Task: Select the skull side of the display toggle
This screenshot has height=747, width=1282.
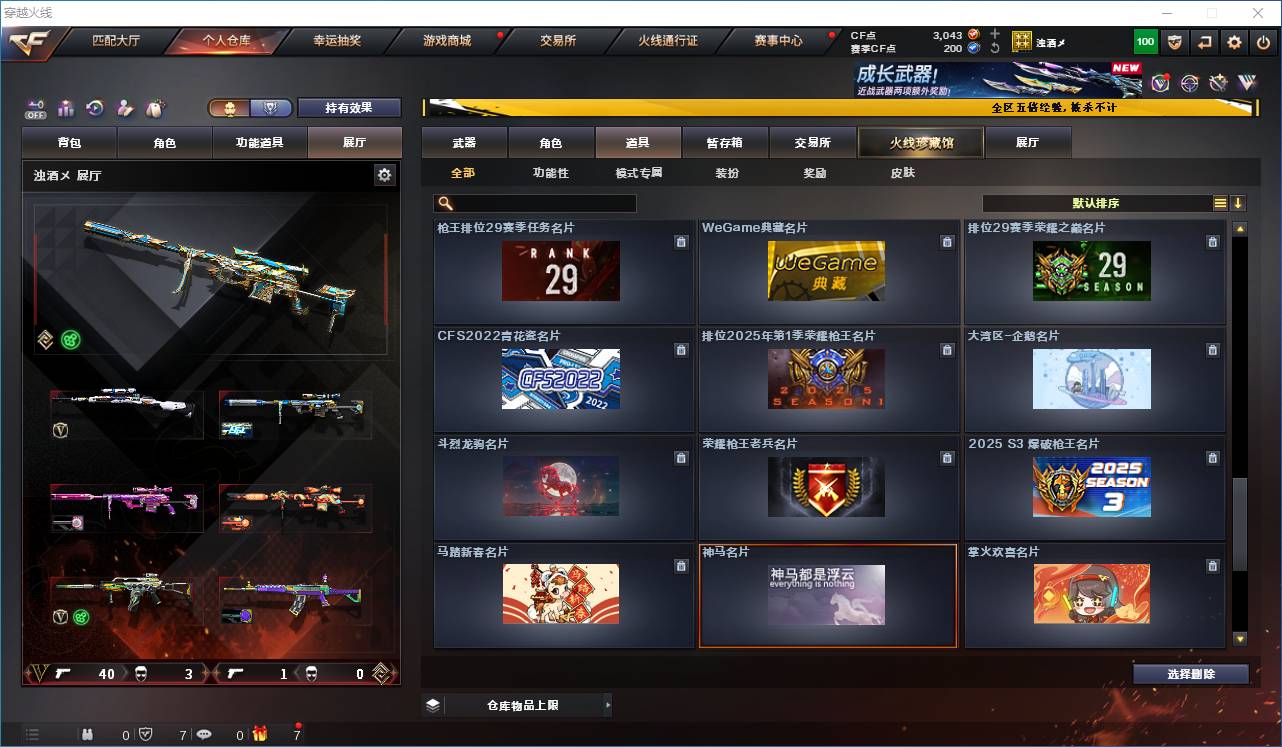Action: pyautogui.click(x=229, y=106)
